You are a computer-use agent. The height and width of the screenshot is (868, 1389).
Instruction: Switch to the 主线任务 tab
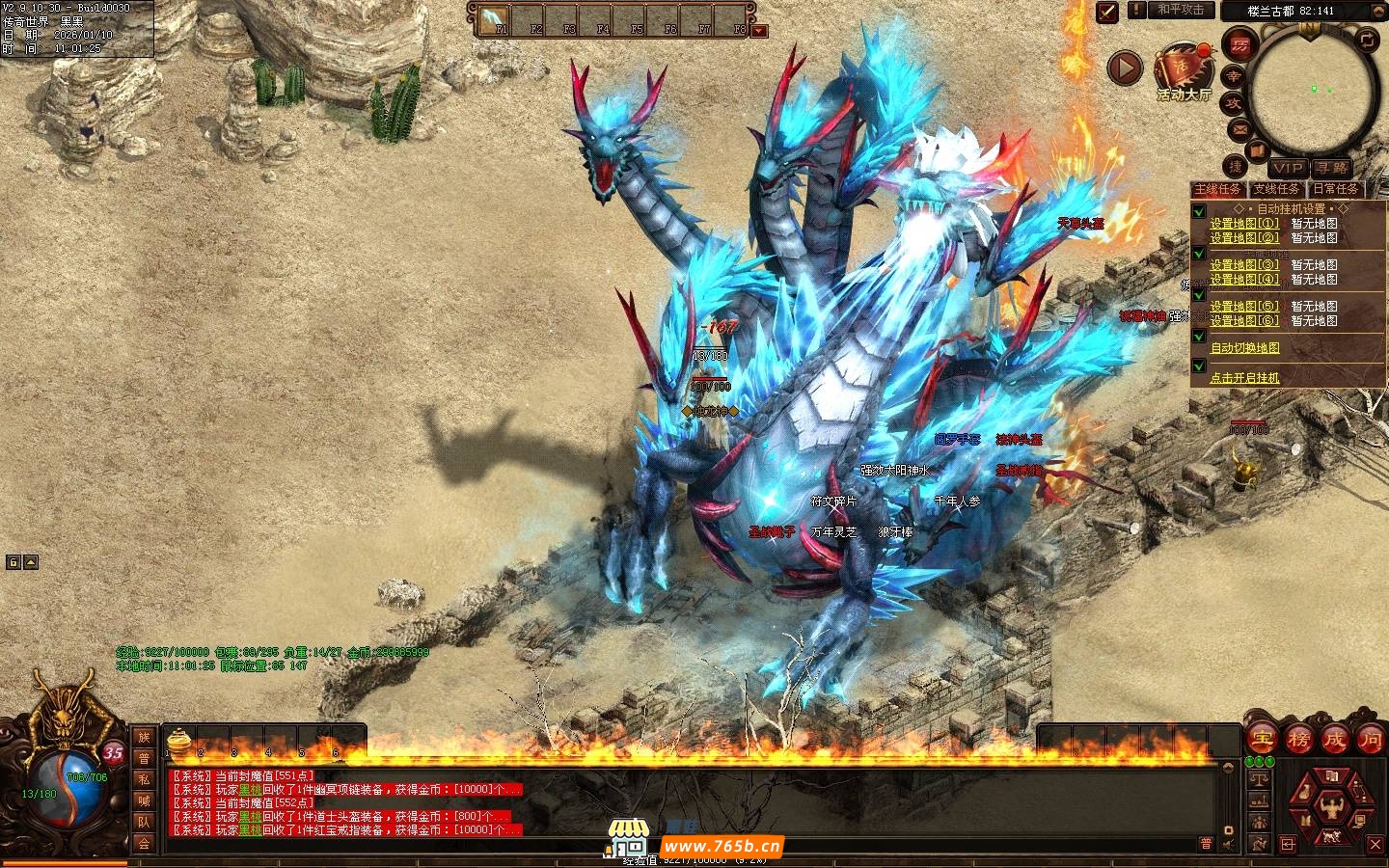(x=1217, y=189)
